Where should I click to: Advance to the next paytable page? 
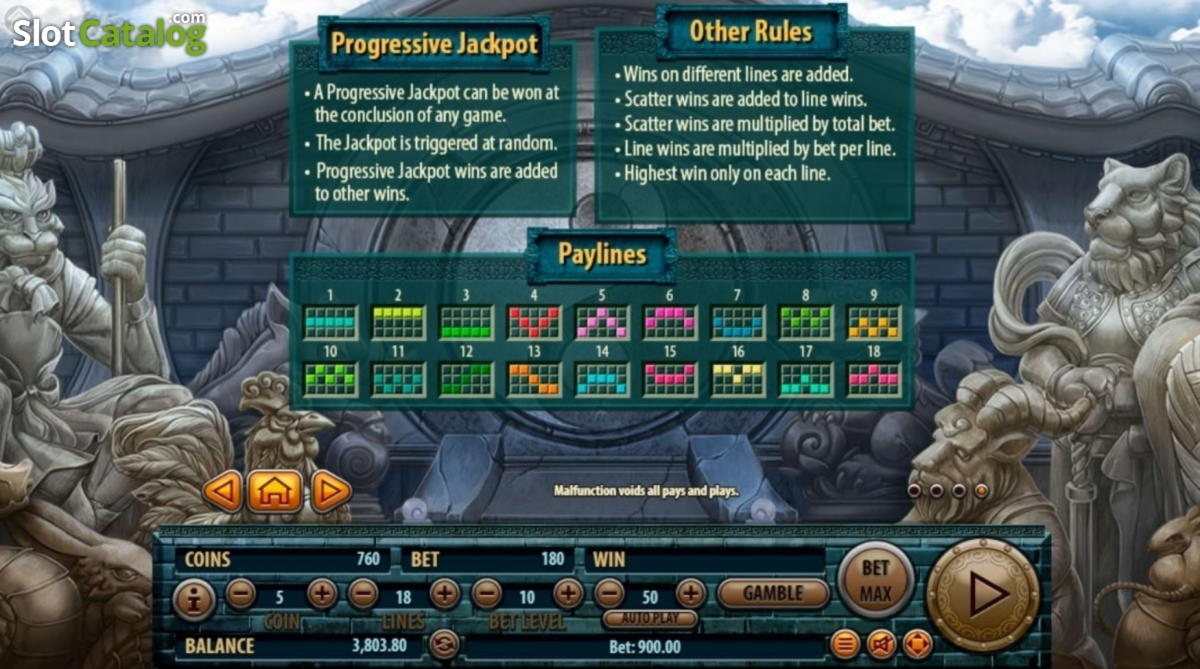click(329, 491)
